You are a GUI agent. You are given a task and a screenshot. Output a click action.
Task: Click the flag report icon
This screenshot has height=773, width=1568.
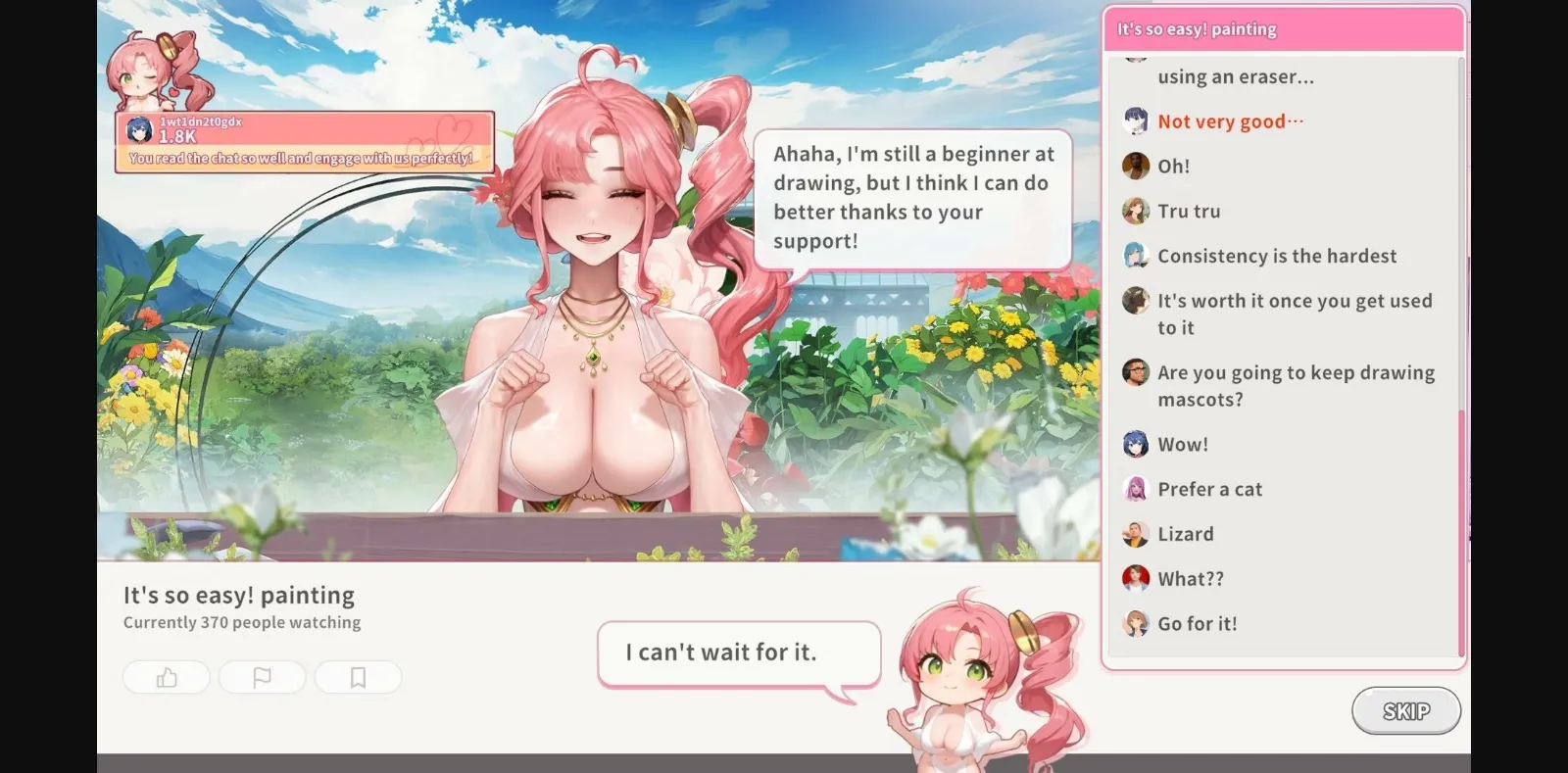[x=262, y=677]
